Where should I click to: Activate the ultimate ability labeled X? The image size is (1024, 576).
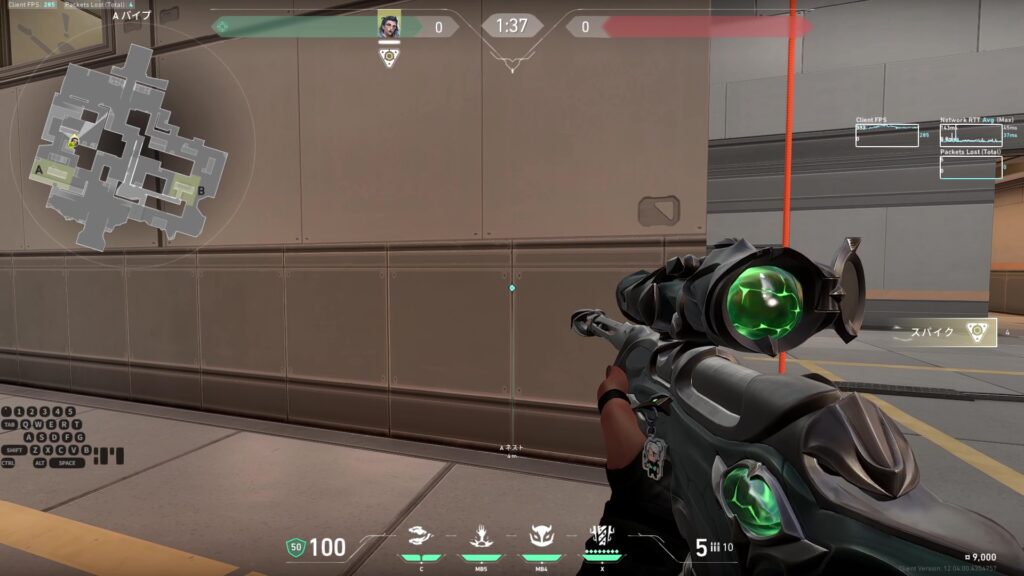[x=601, y=538]
